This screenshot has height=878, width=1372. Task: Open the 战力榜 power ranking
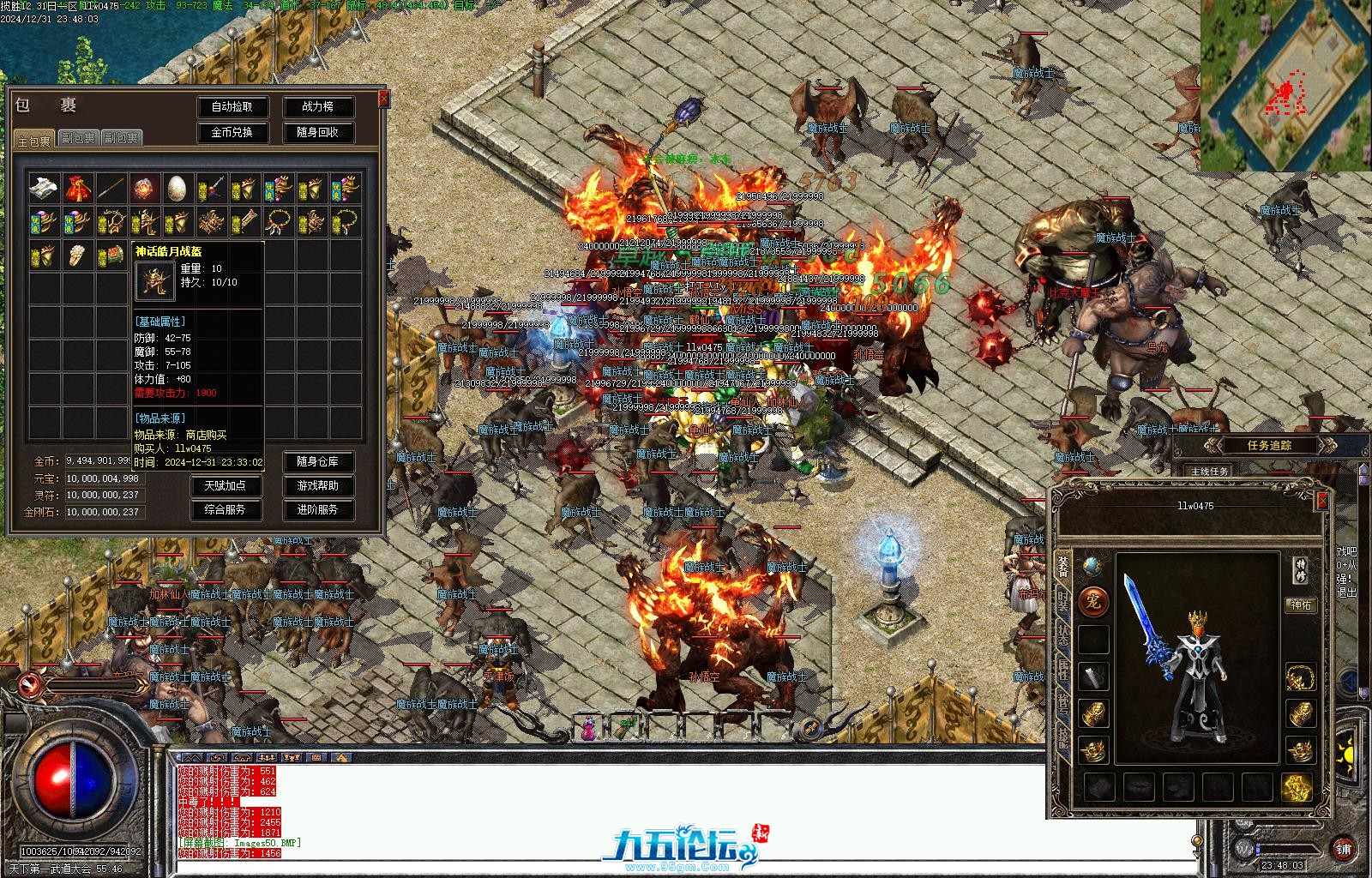pyautogui.click(x=317, y=107)
